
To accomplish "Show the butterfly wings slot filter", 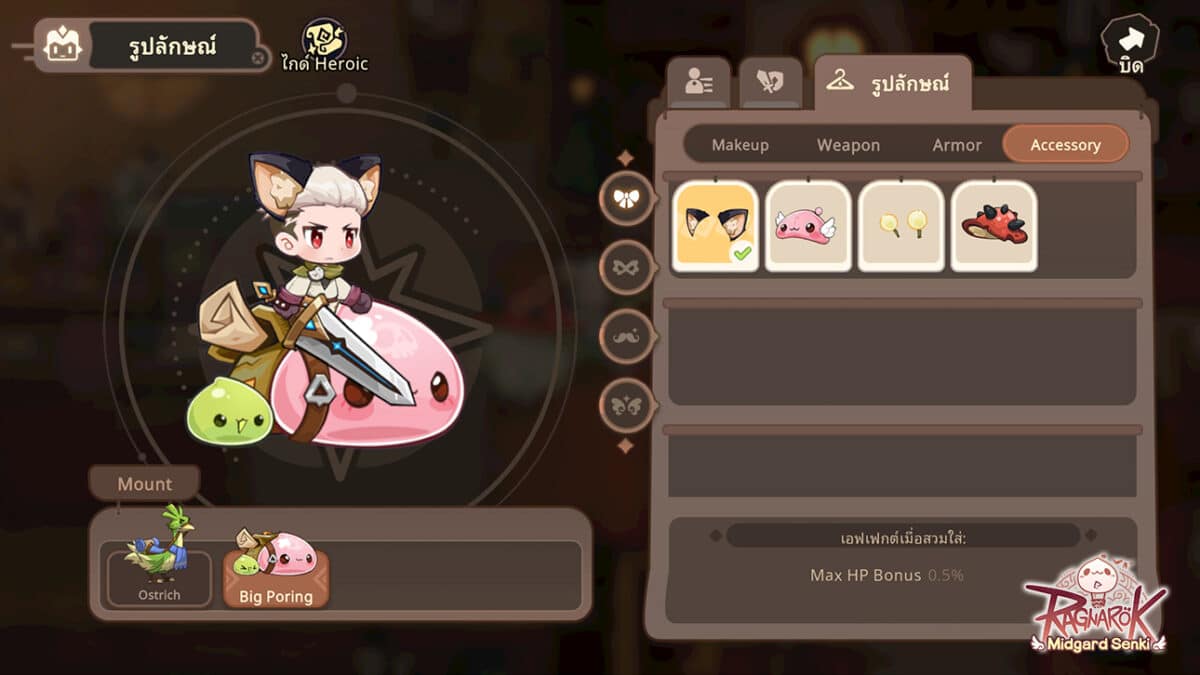I will click(627, 406).
